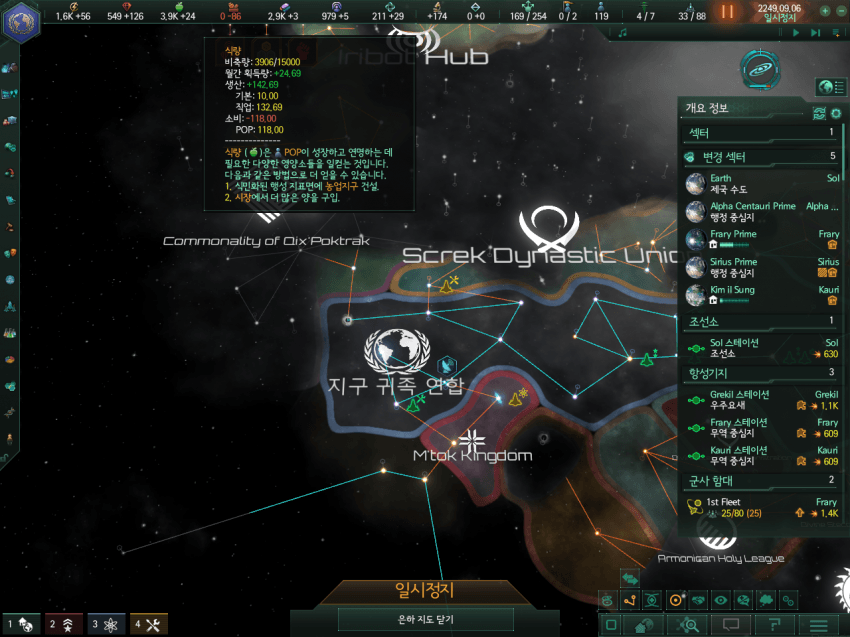Open tab 3 with the atom icon
This screenshot has width=850, height=637.
[x=108, y=624]
